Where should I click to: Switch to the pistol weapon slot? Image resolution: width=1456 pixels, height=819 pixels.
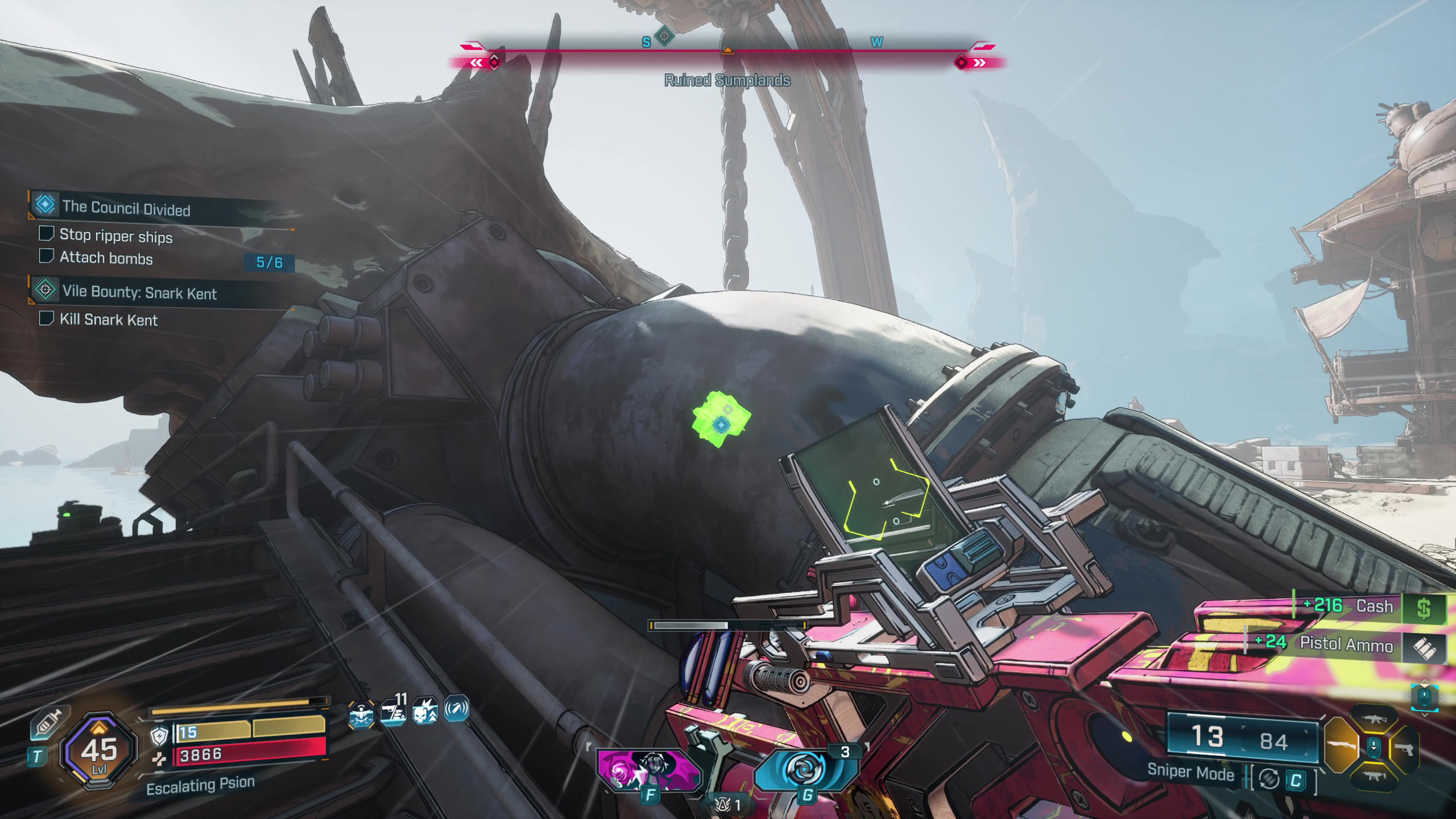1405,748
